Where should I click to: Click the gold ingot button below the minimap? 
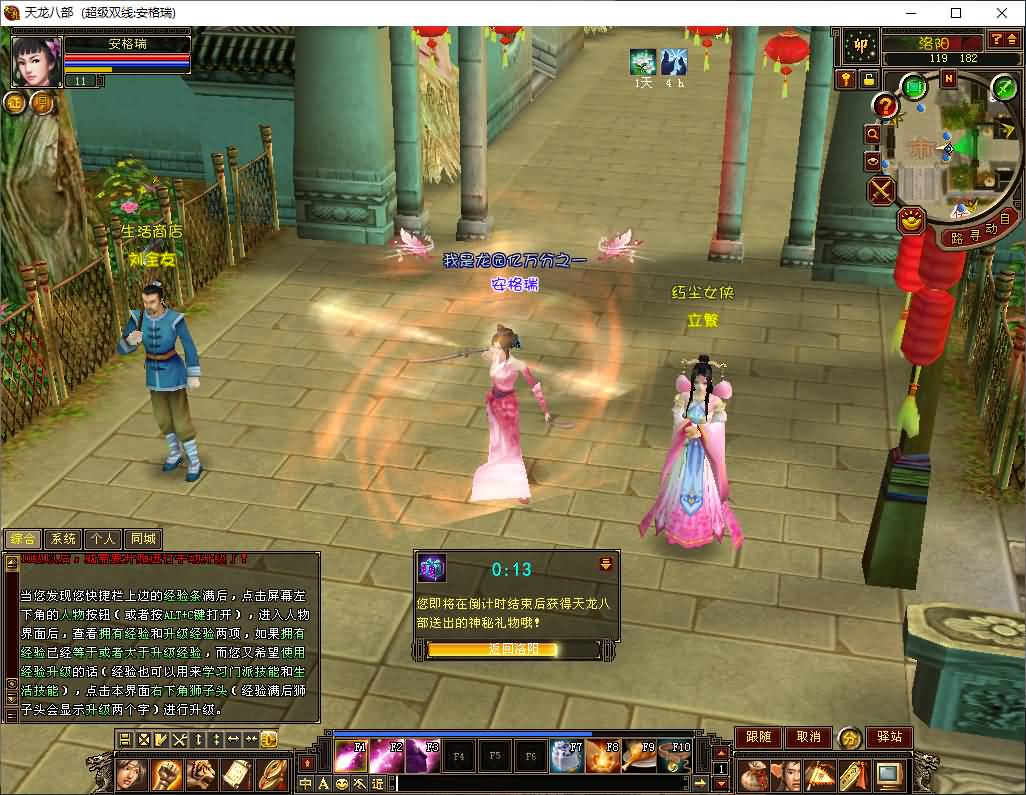tap(911, 220)
